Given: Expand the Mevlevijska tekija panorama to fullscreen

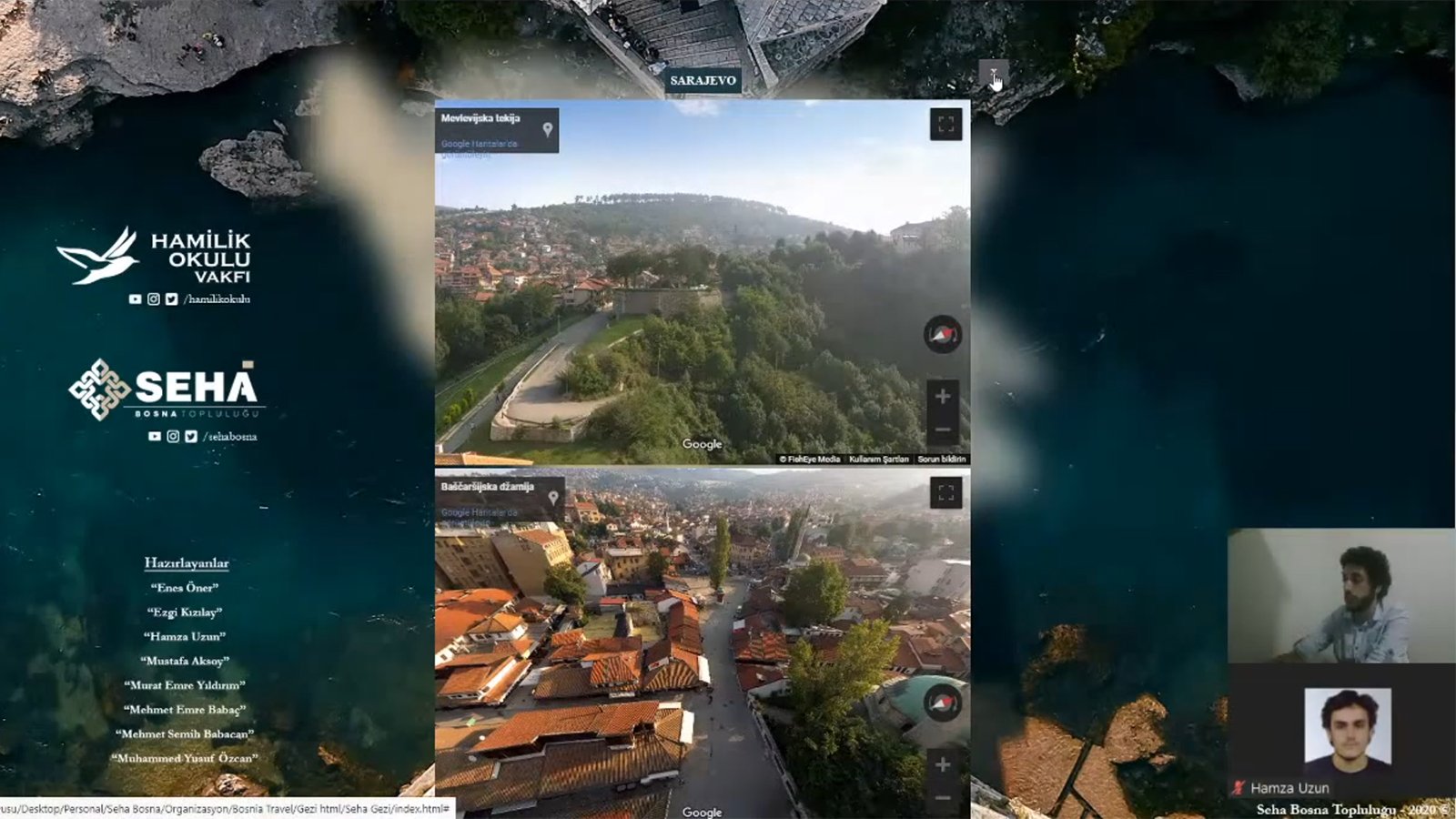Looking at the screenshot, I should (x=945, y=125).
